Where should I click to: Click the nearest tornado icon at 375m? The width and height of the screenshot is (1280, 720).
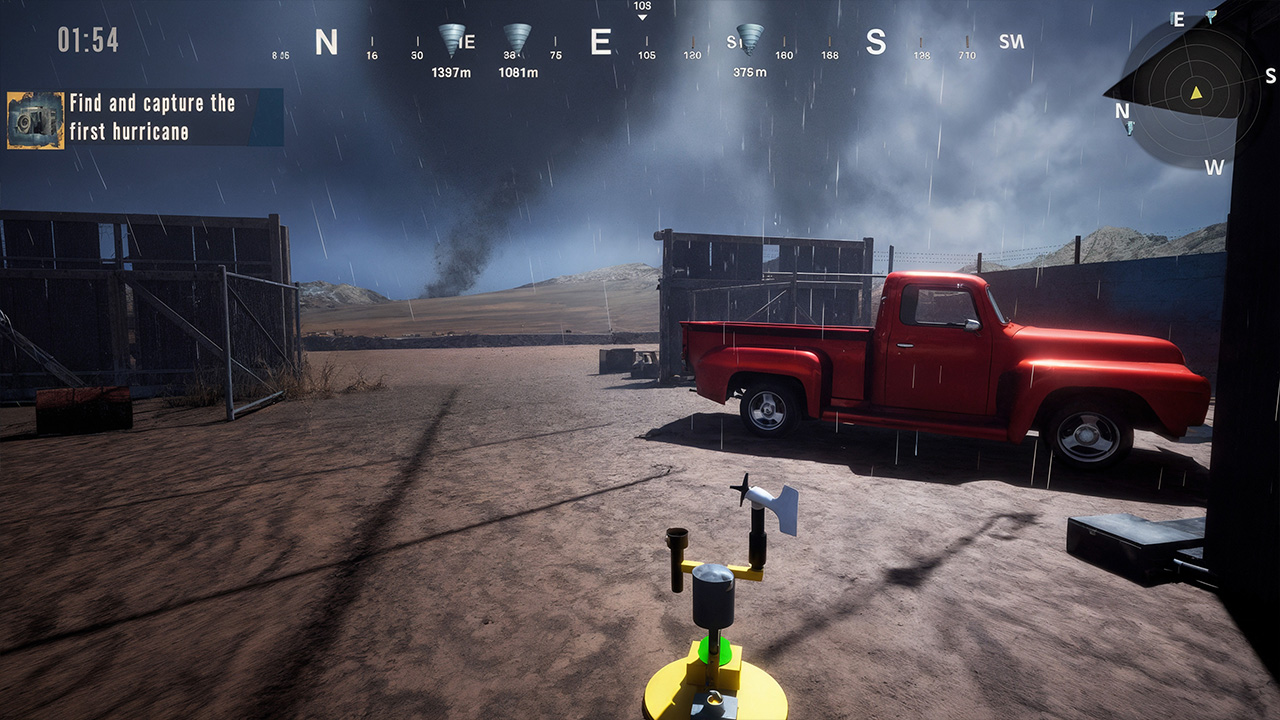point(748,35)
